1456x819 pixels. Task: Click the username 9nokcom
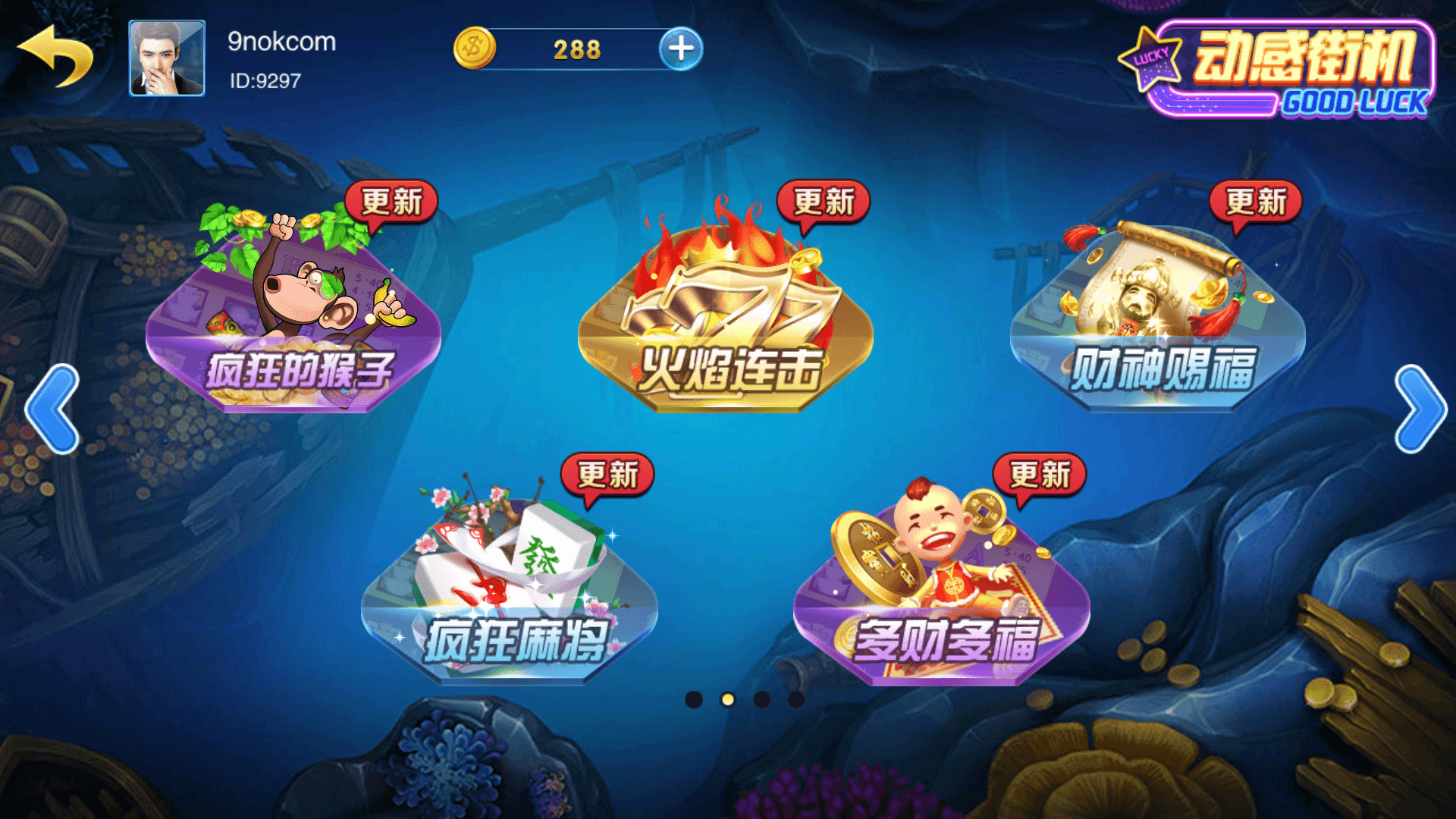point(281,42)
